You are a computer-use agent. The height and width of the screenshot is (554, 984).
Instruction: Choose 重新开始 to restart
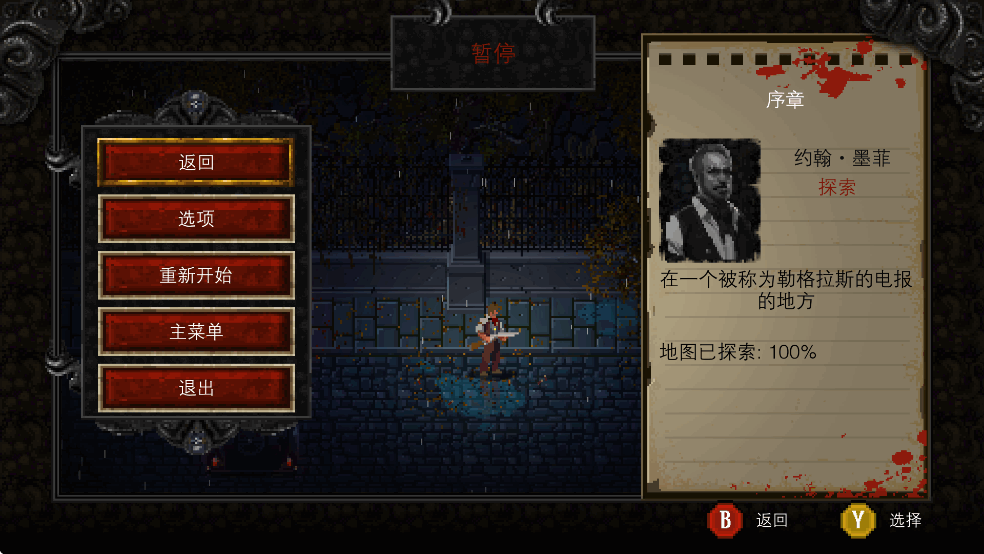(x=196, y=275)
